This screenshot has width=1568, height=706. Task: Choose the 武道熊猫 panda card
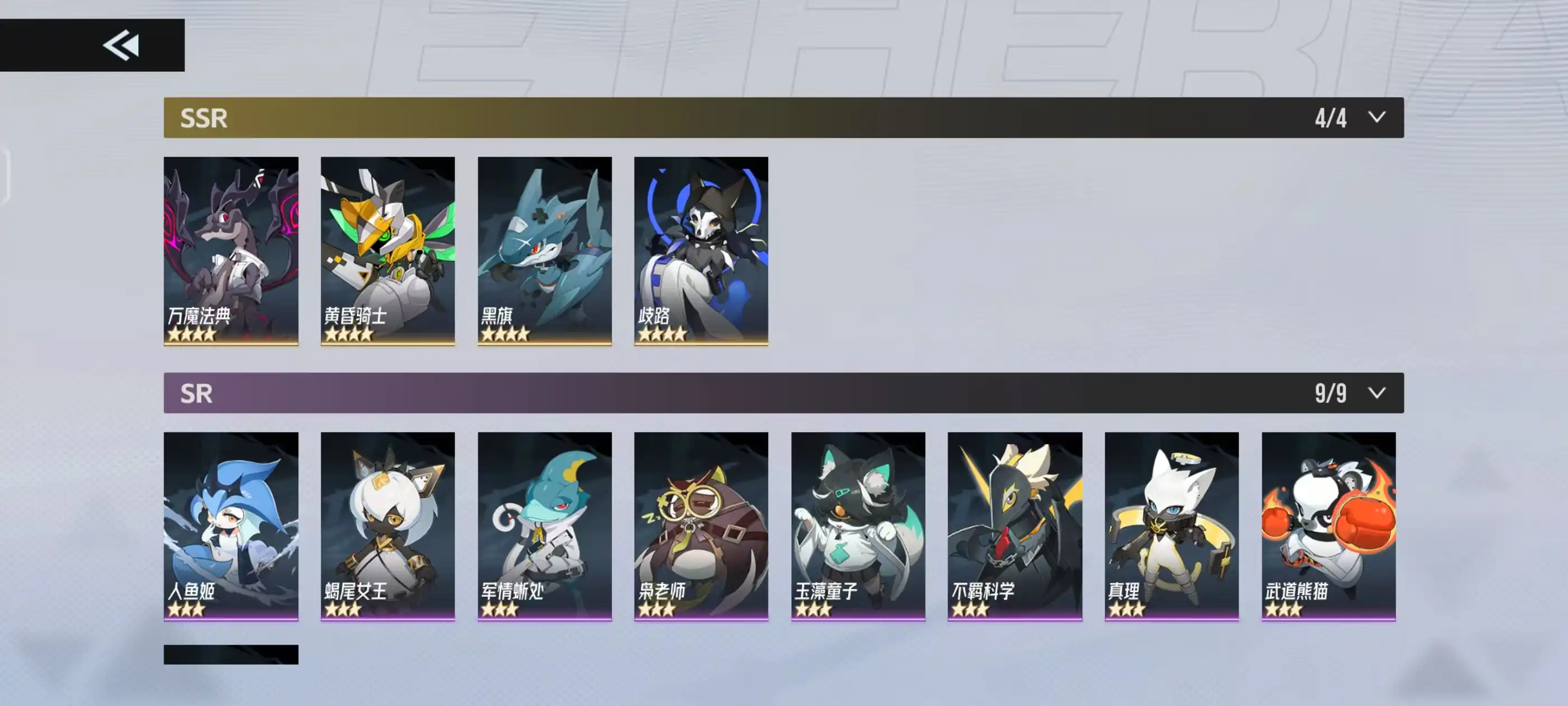point(1328,526)
